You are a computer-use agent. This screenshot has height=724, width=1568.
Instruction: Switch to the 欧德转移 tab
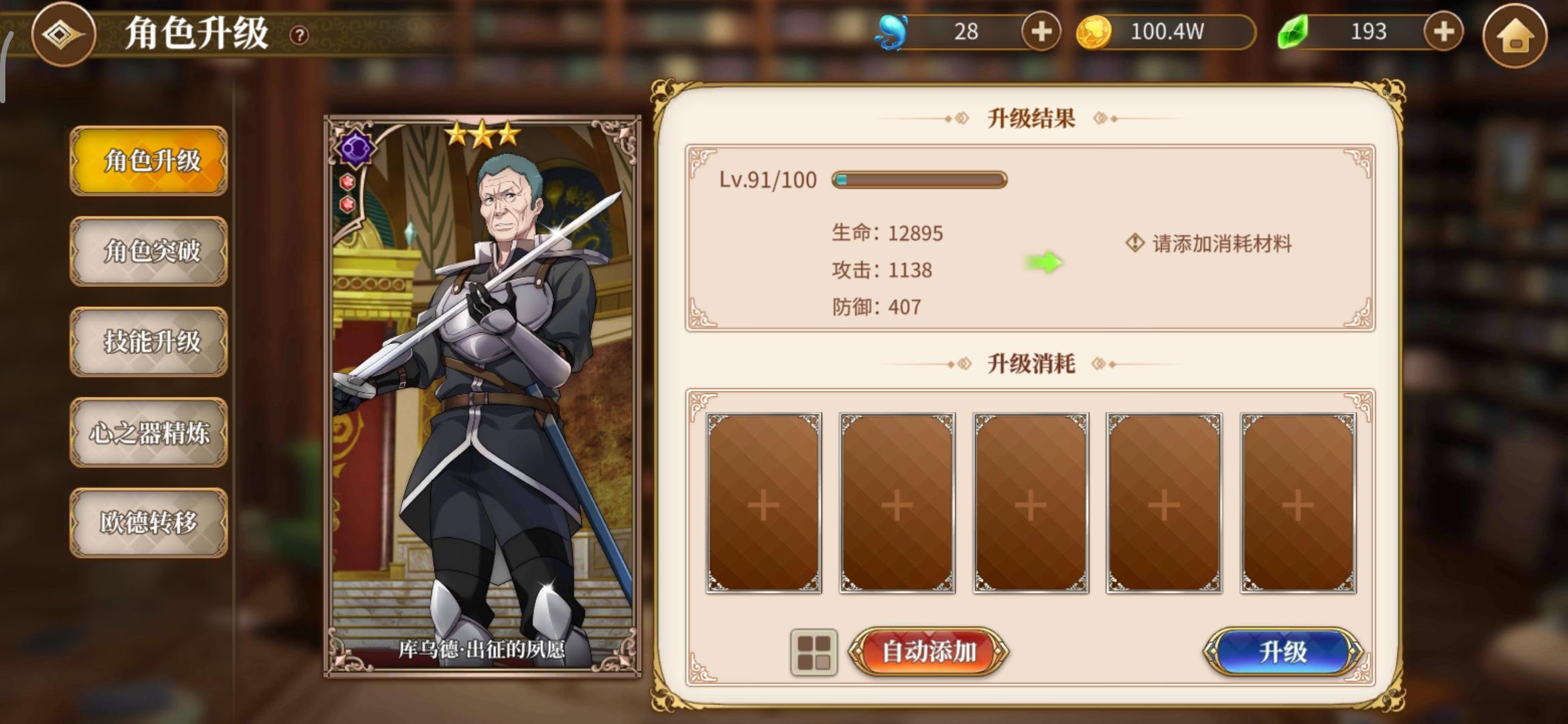coord(149,522)
